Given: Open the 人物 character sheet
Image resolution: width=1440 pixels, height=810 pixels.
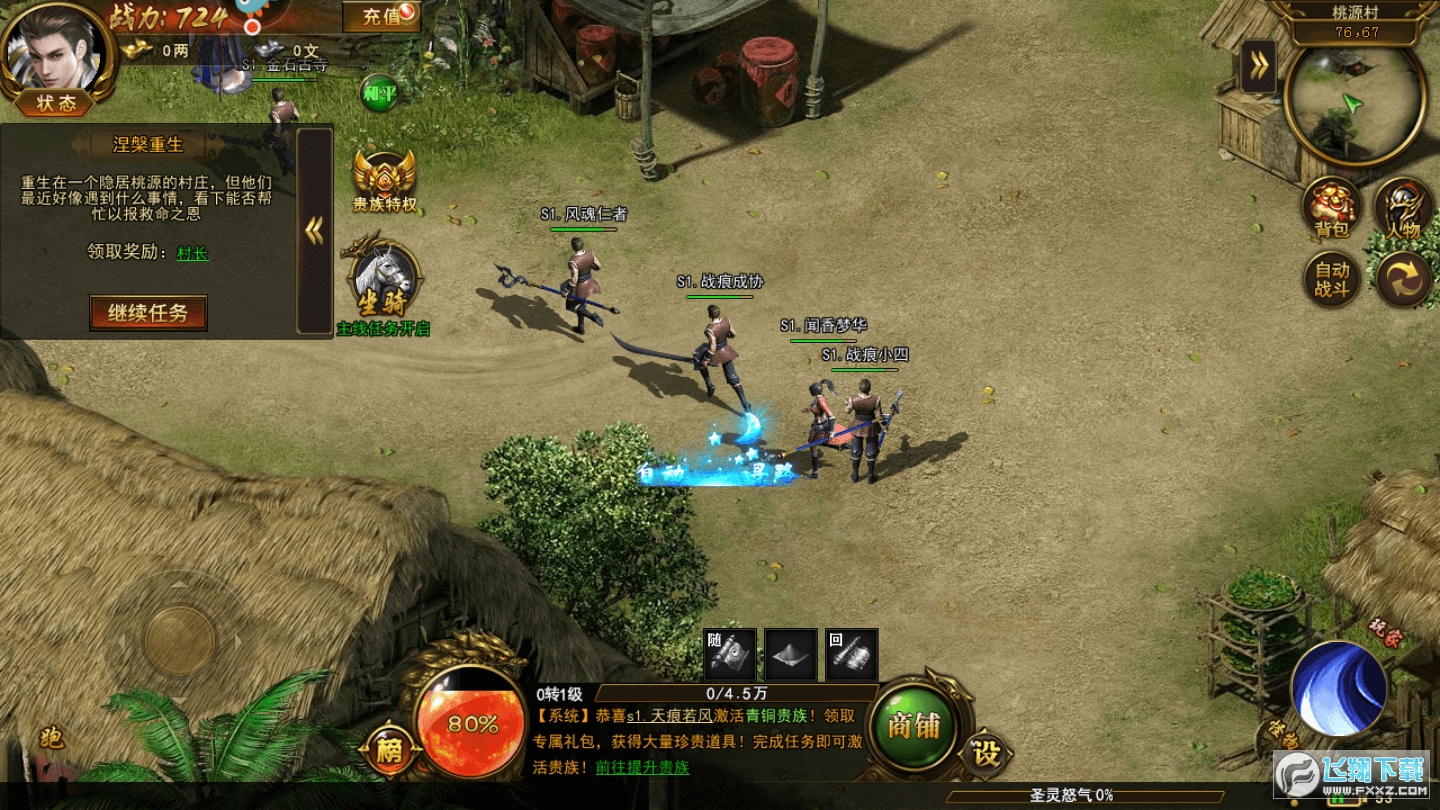Looking at the screenshot, I should [1404, 207].
